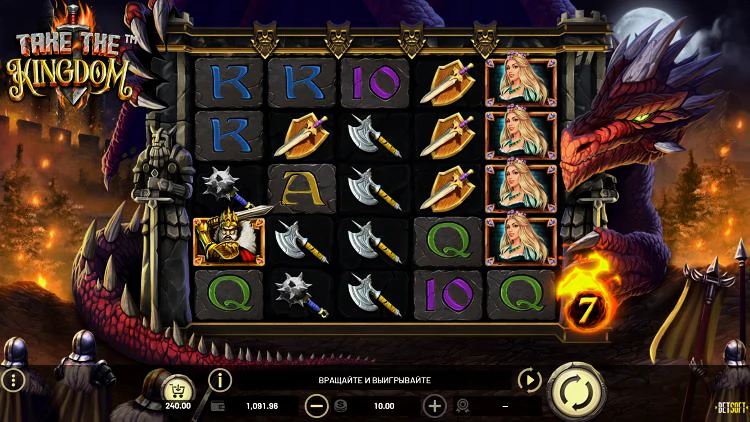Open the three-dot game menu

click(13, 380)
